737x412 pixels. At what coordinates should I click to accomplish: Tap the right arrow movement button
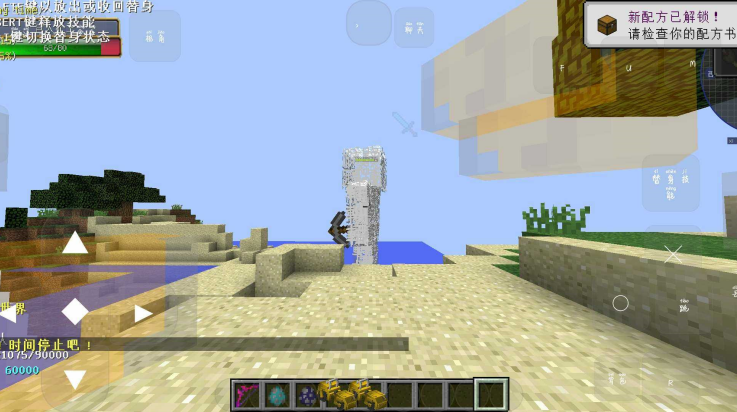point(143,312)
